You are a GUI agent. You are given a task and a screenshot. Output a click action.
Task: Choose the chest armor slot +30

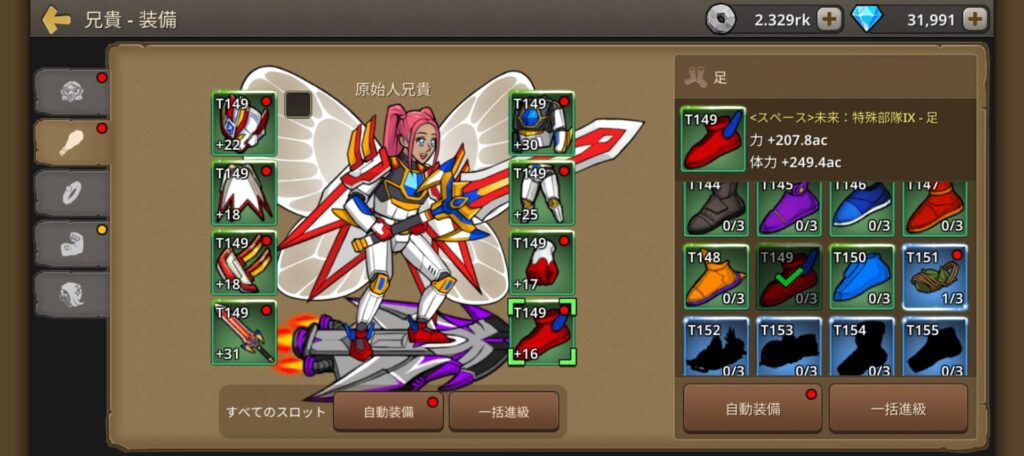[541, 124]
